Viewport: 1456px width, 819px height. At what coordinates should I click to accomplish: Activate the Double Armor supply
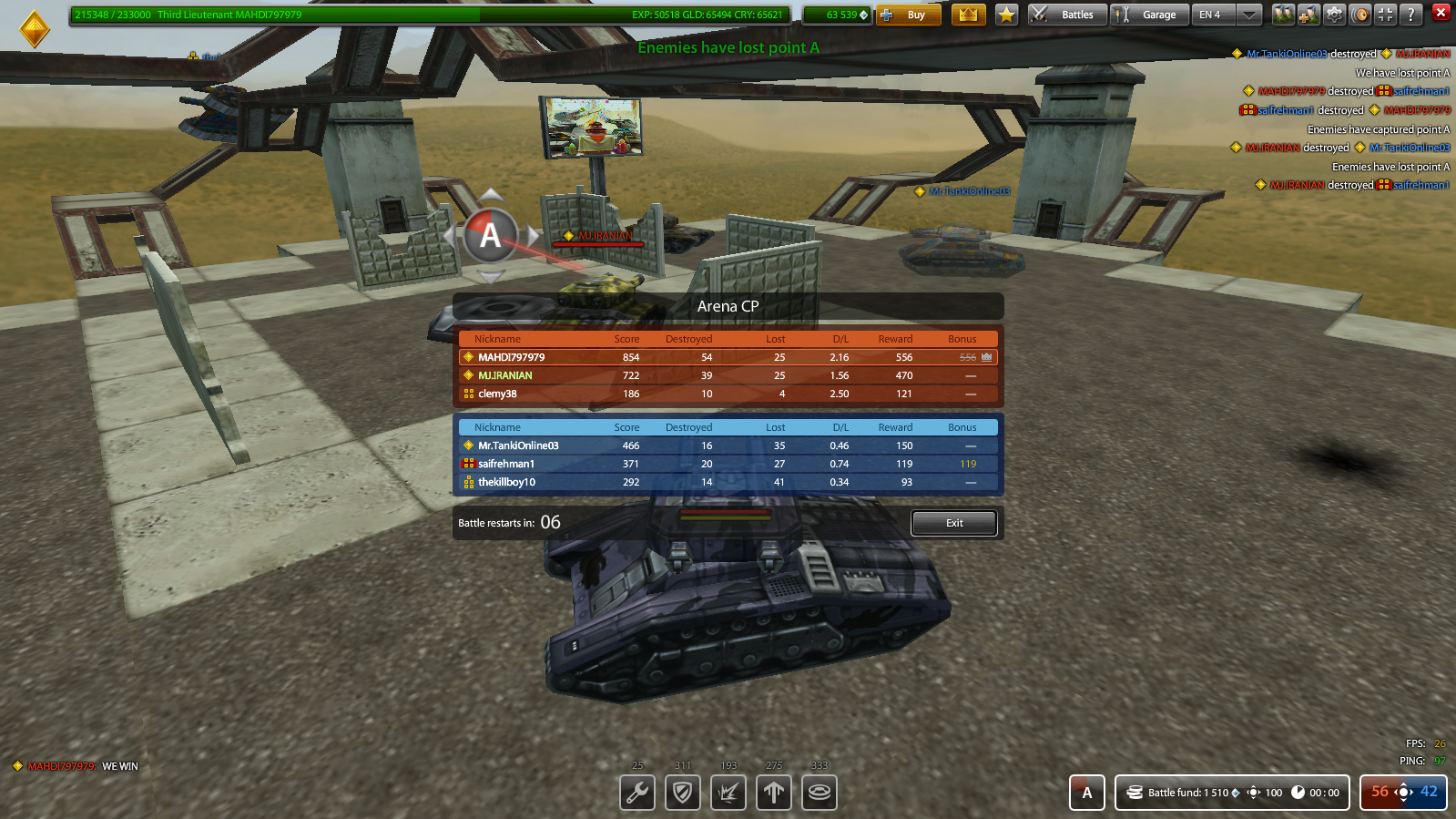coord(683,793)
